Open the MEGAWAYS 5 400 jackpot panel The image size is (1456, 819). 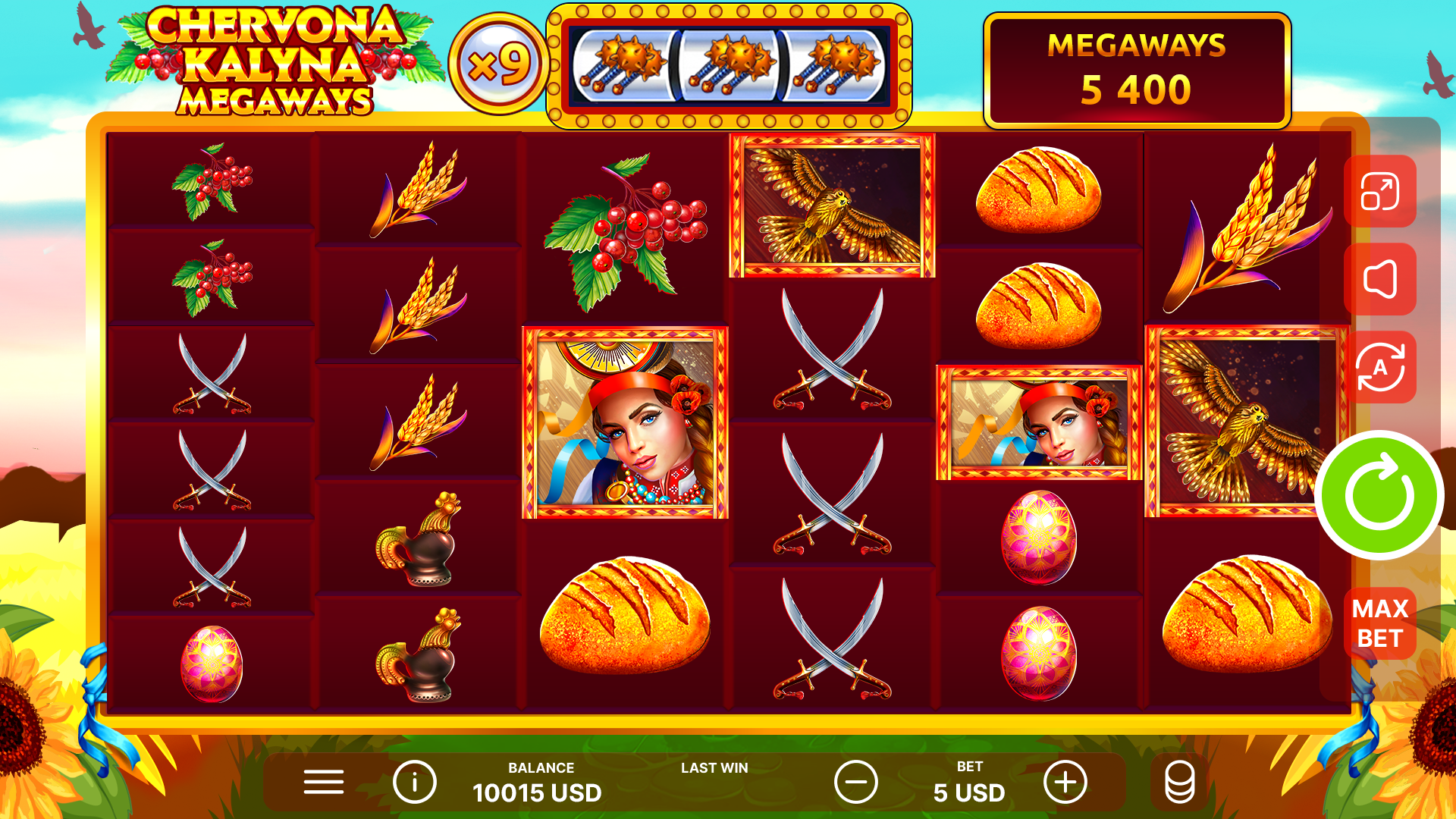point(1135,68)
